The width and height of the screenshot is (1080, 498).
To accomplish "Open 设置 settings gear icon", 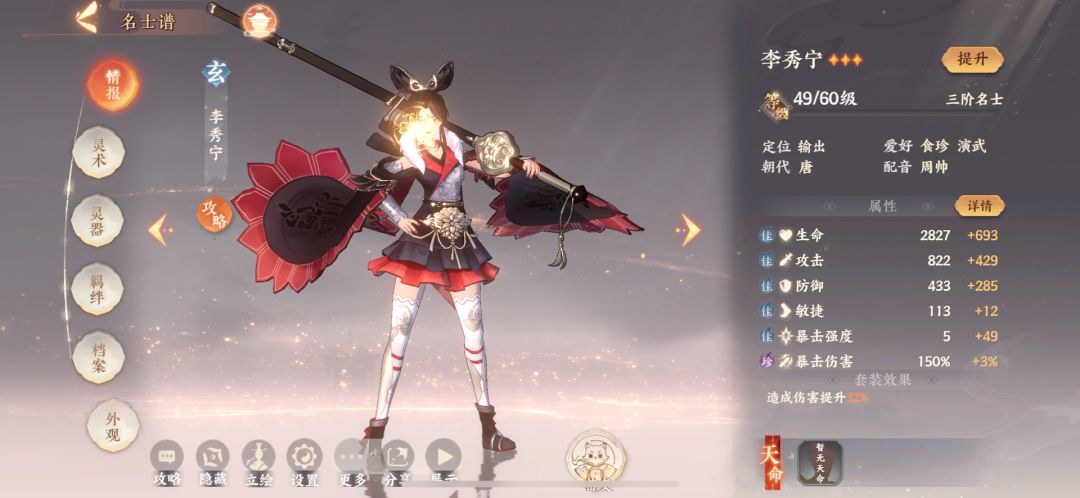I will click(303, 459).
